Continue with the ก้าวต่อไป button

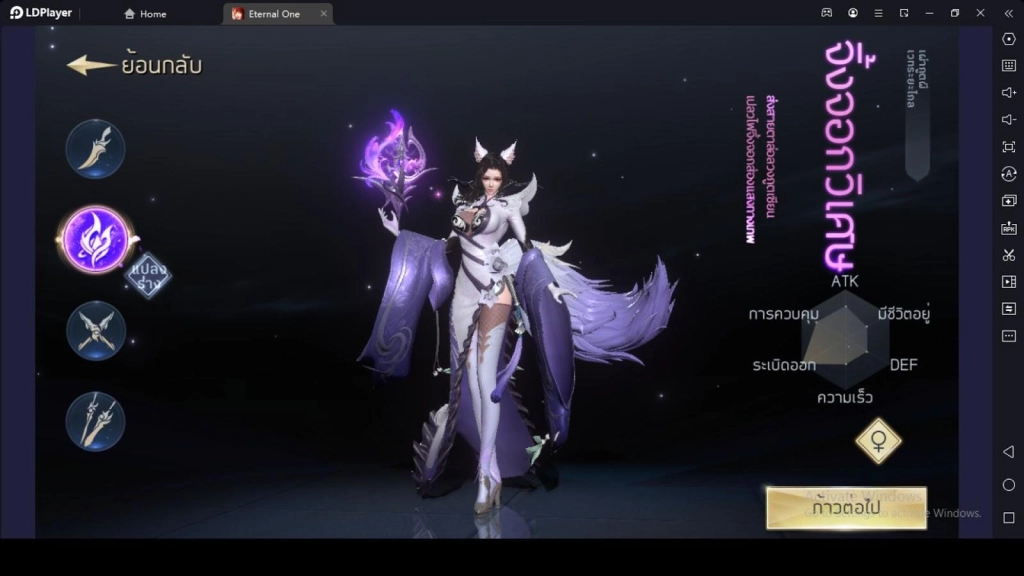[846, 508]
